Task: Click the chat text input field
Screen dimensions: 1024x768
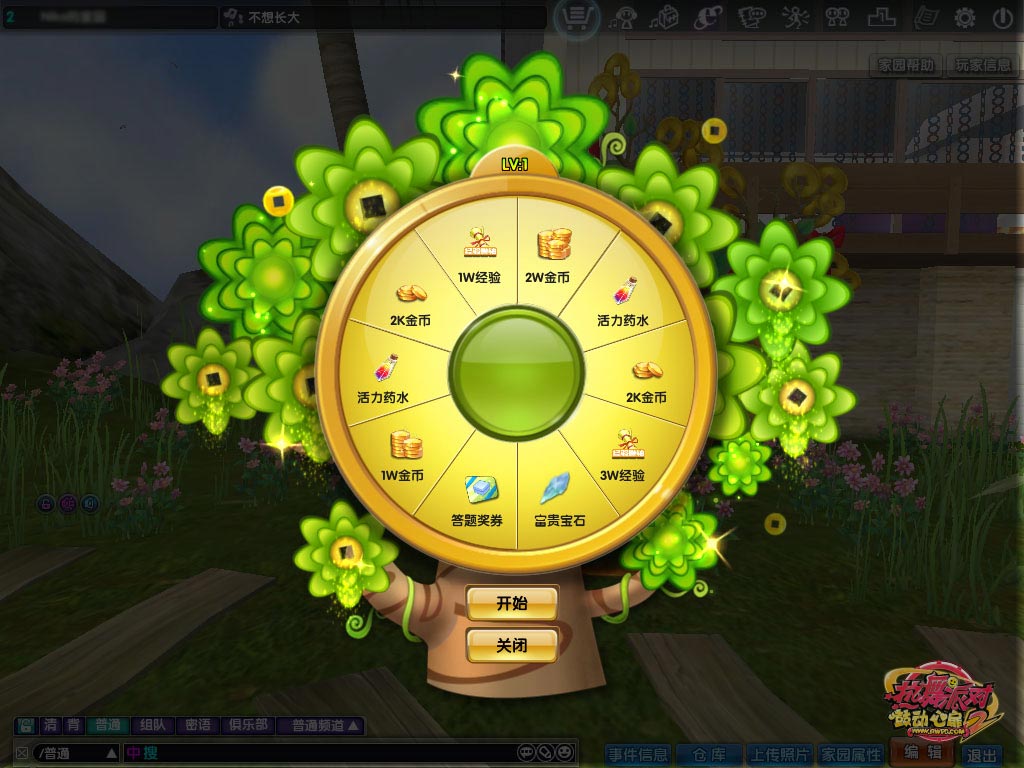Action: tap(330, 752)
